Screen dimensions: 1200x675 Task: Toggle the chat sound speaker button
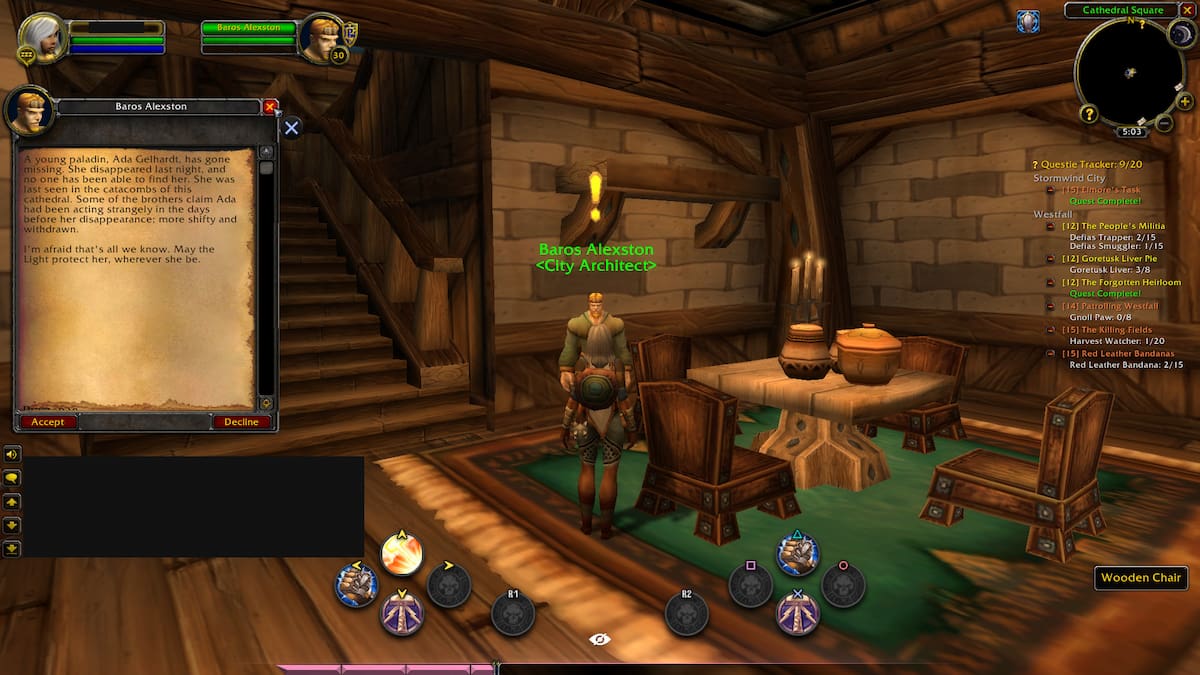click(x=12, y=454)
